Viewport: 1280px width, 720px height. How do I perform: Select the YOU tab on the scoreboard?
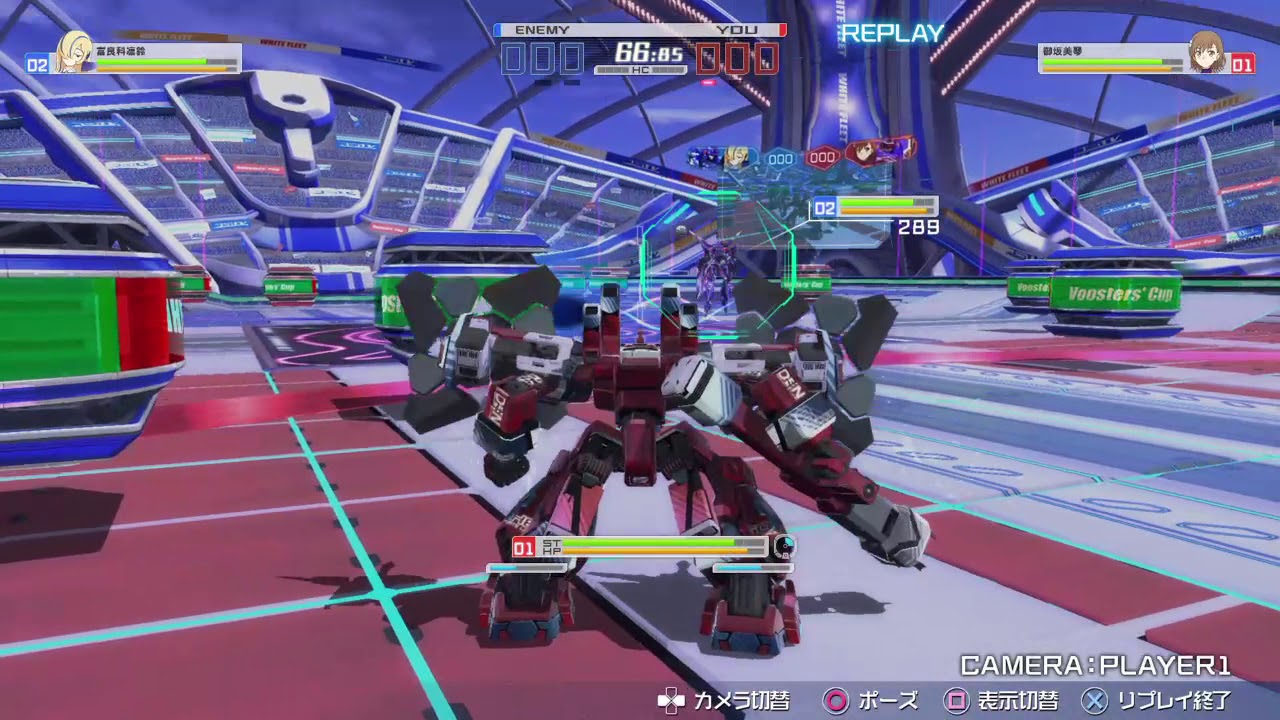(x=738, y=30)
